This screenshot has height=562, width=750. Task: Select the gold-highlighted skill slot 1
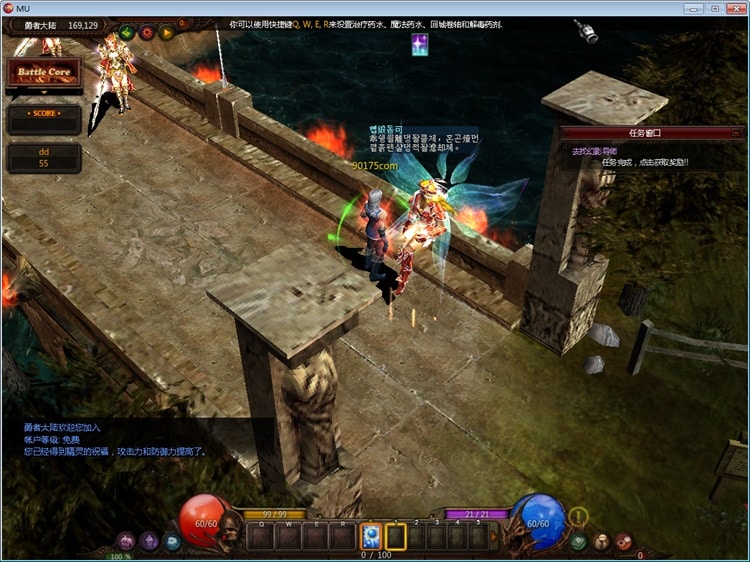pyautogui.click(x=396, y=537)
